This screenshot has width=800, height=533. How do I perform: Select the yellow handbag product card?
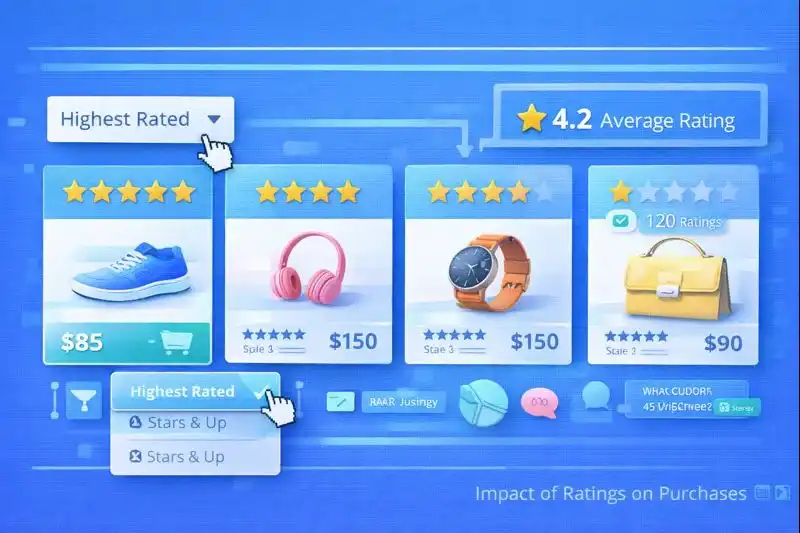[x=671, y=270]
